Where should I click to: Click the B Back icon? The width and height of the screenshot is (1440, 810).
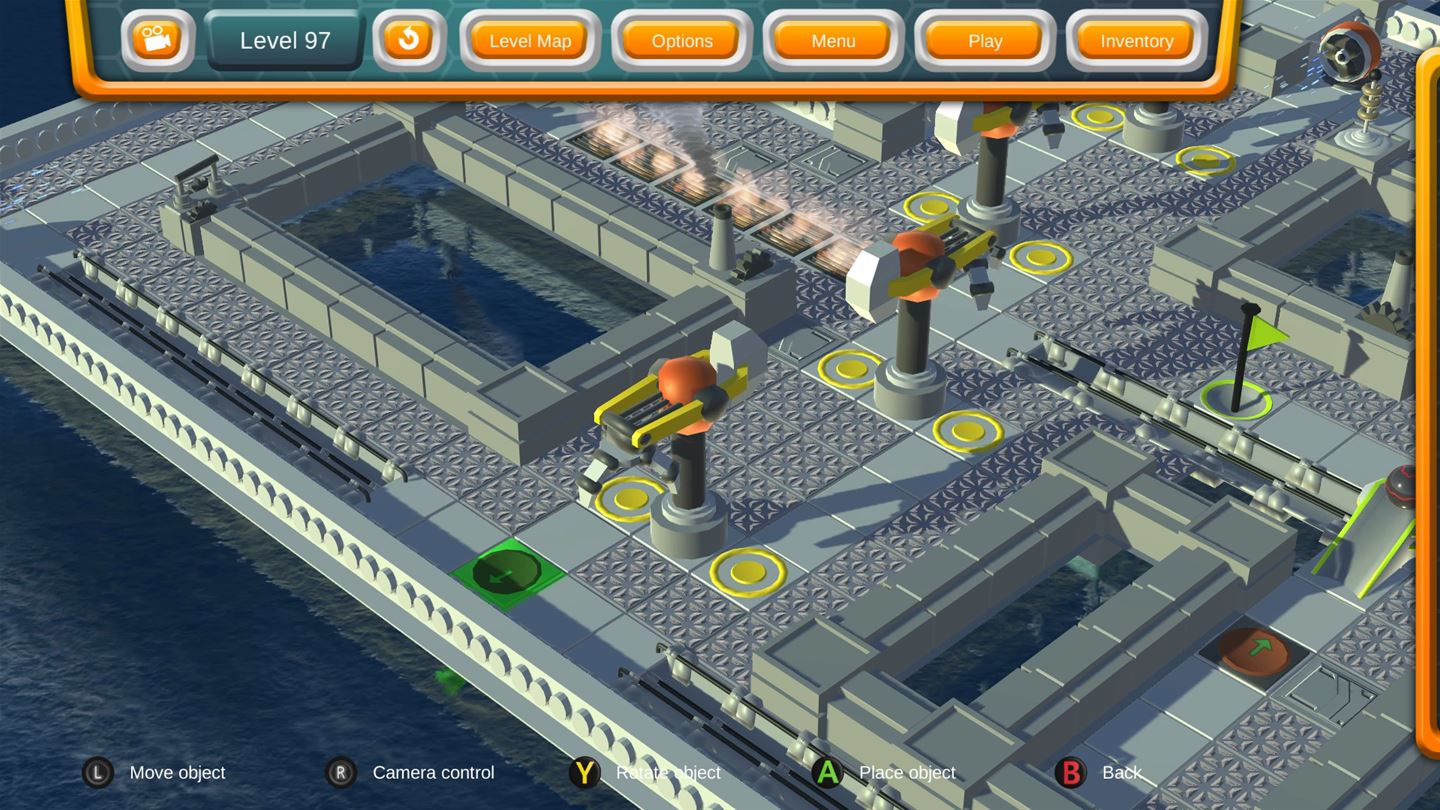click(1071, 772)
